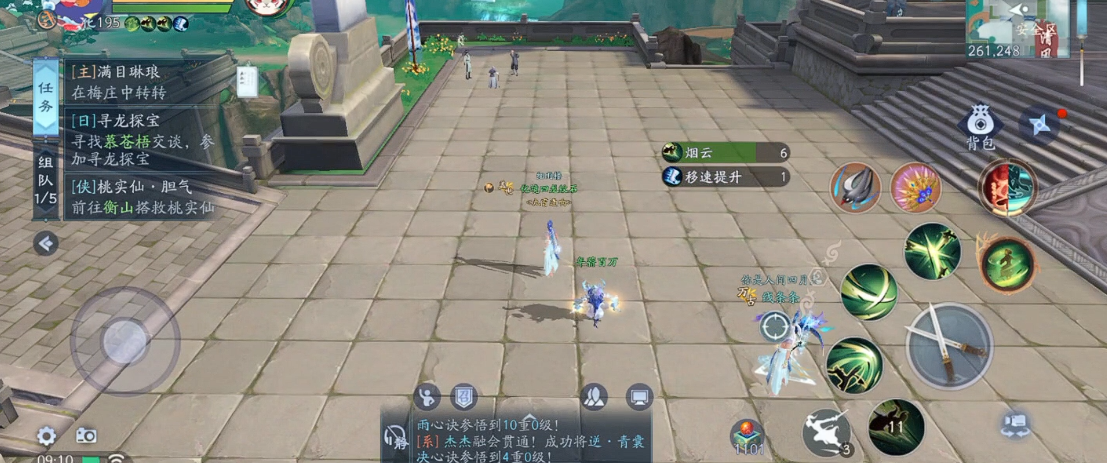Select the 满目琳琅 main quest entry
The width and height of the screenshot is (1107, 463).
tap(140, 81)
